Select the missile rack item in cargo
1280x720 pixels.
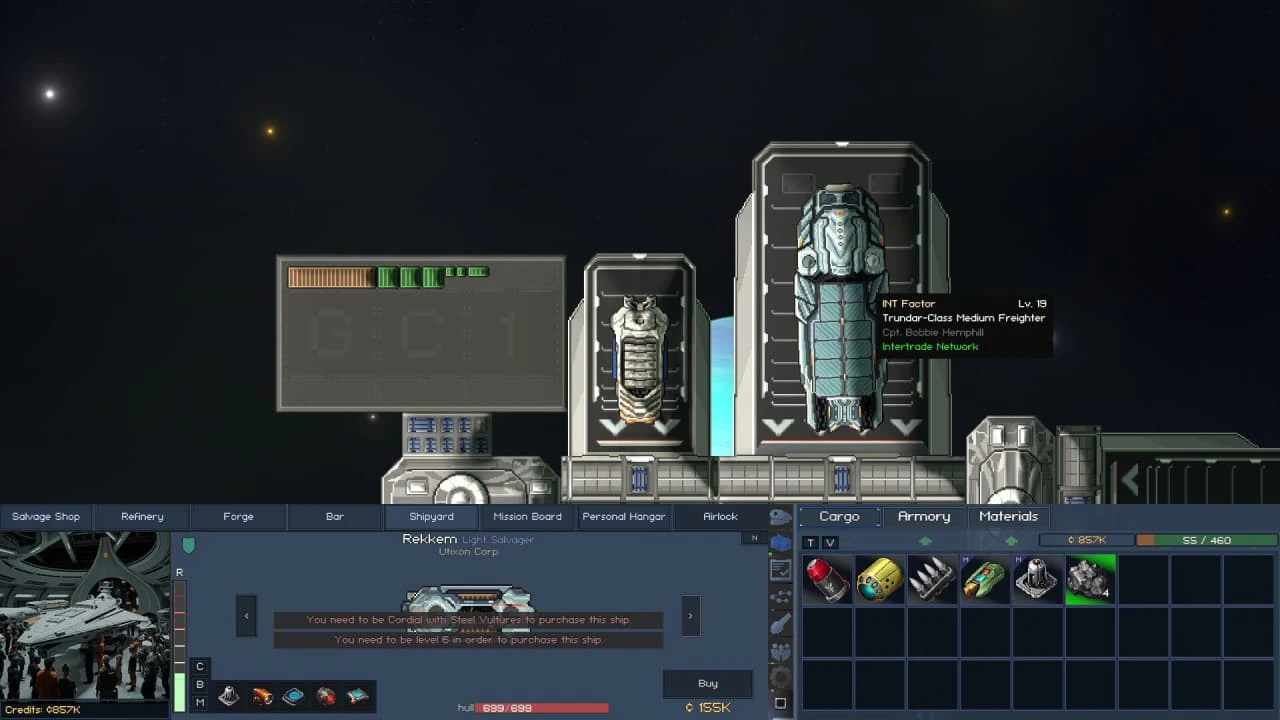click(932, 580)
